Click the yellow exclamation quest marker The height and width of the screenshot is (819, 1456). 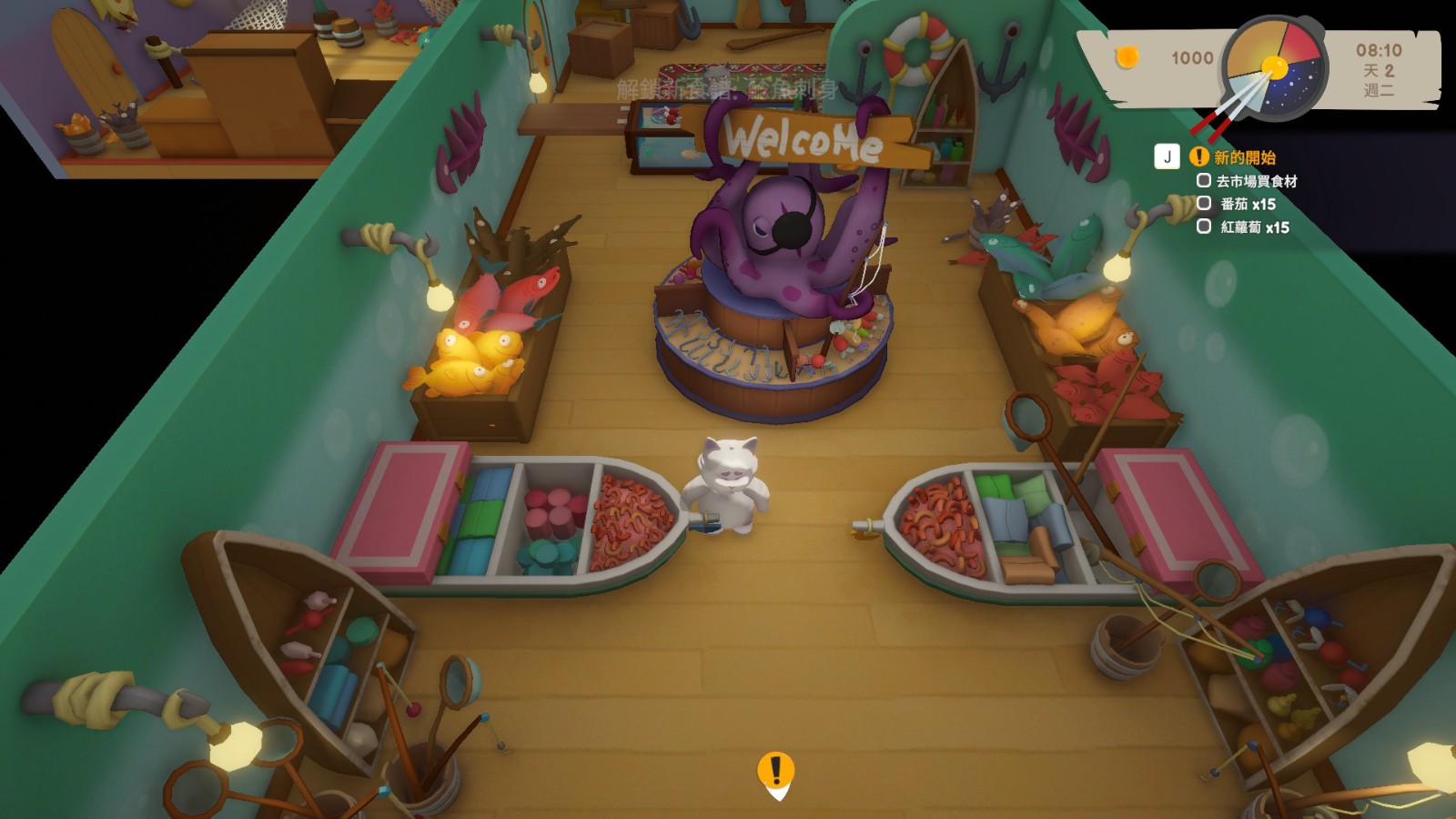[775, 773]
